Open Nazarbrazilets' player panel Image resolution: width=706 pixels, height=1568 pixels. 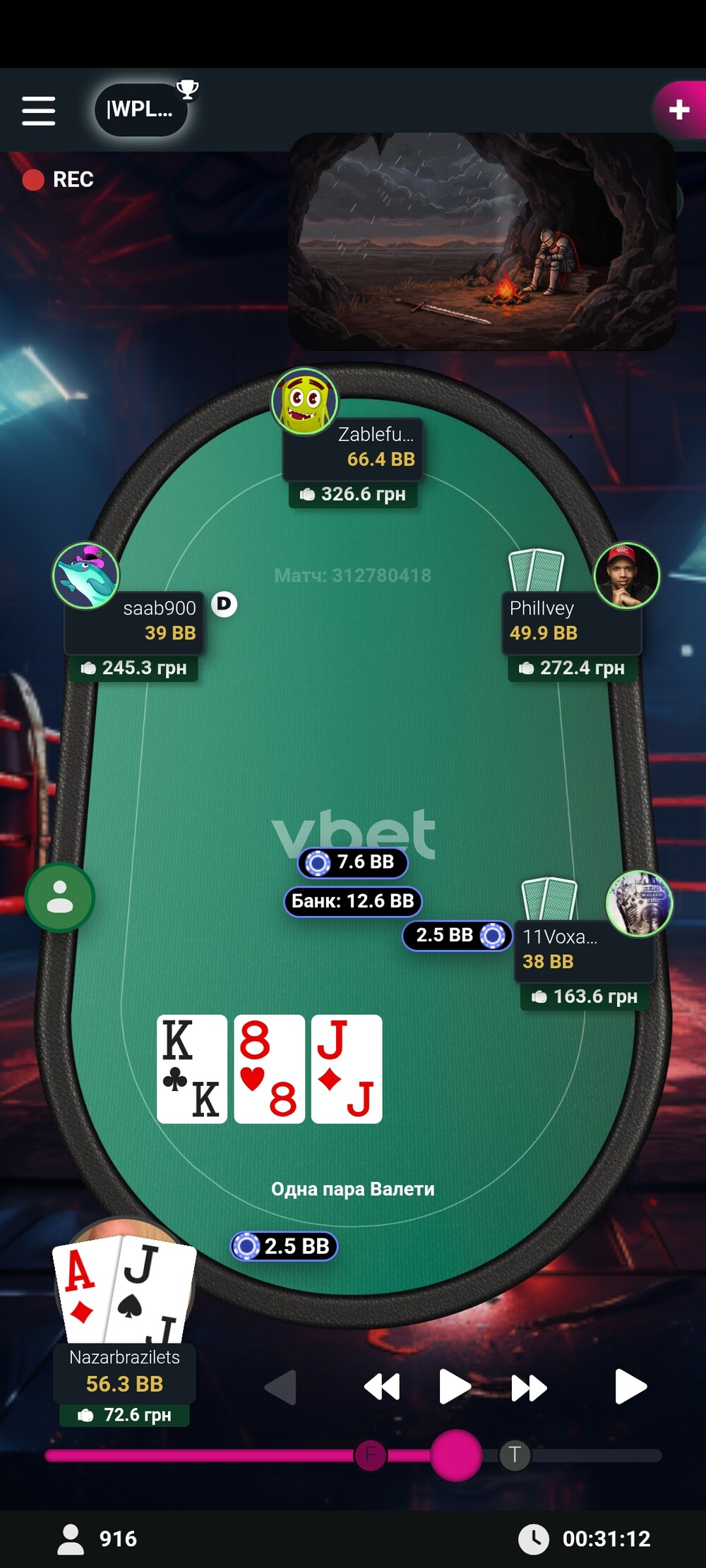click(x=125, y=1371)
